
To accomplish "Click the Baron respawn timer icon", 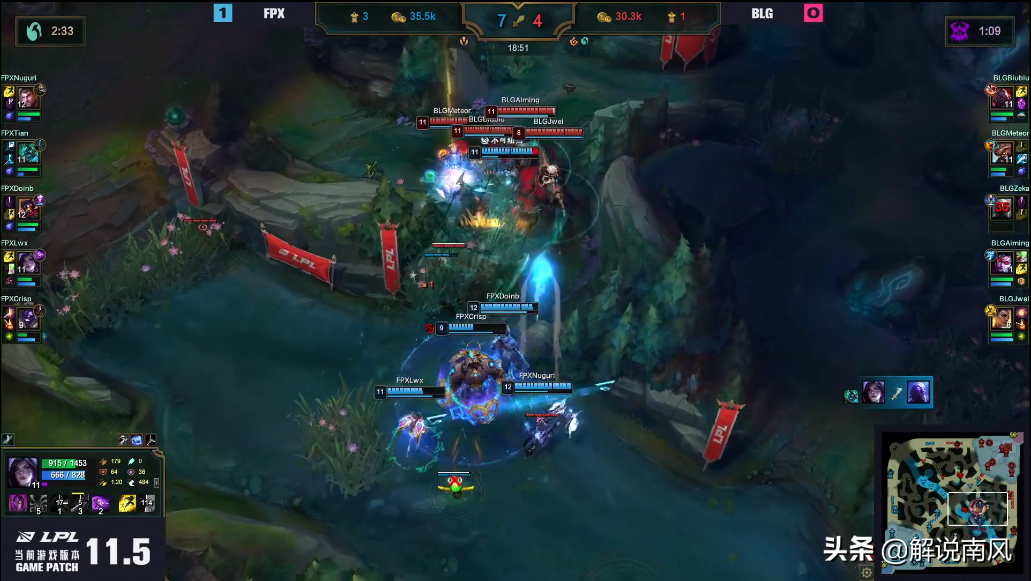I will 960,32.
